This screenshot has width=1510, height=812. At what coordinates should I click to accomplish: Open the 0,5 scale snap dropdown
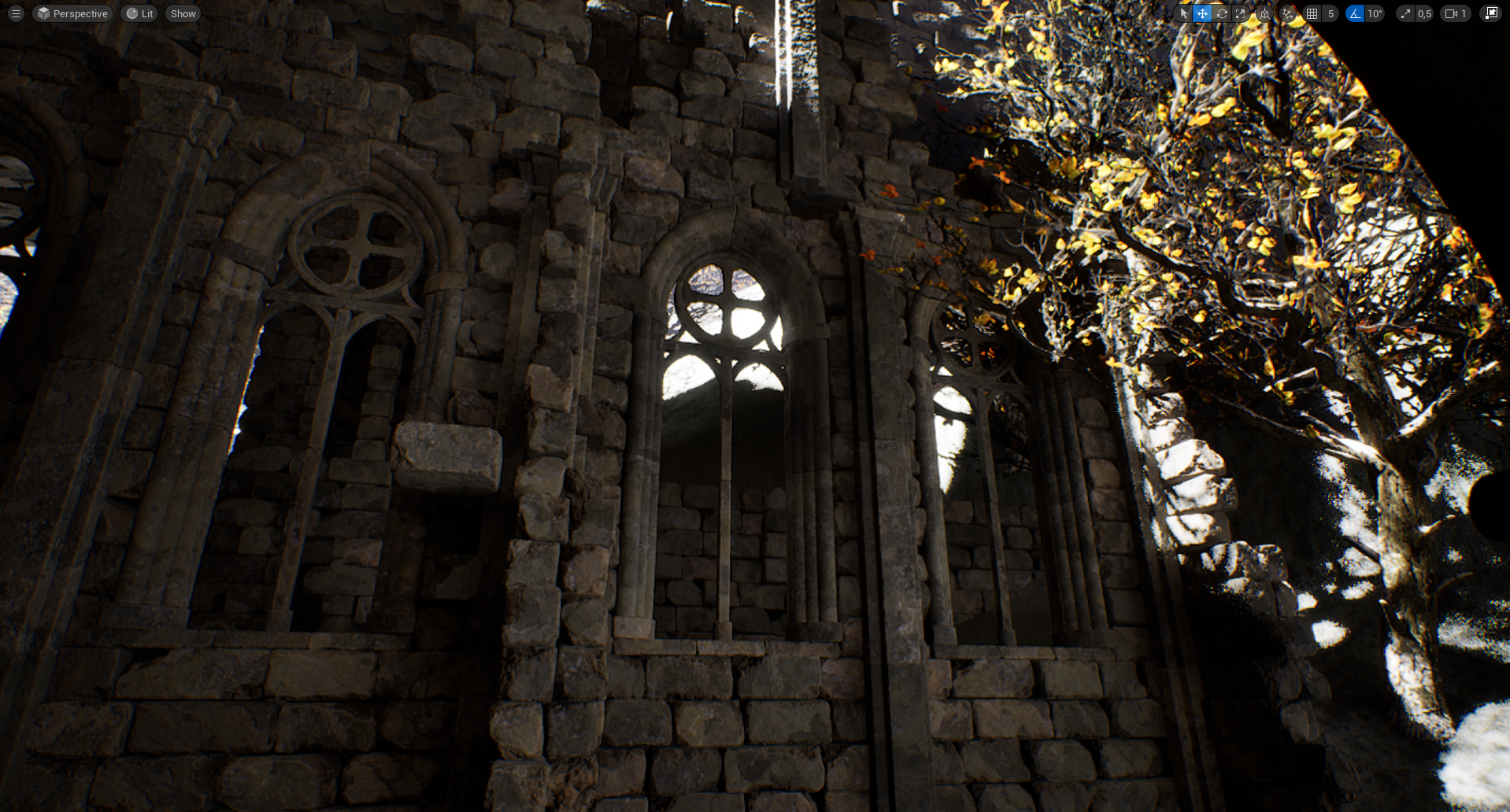point(1425,13)
